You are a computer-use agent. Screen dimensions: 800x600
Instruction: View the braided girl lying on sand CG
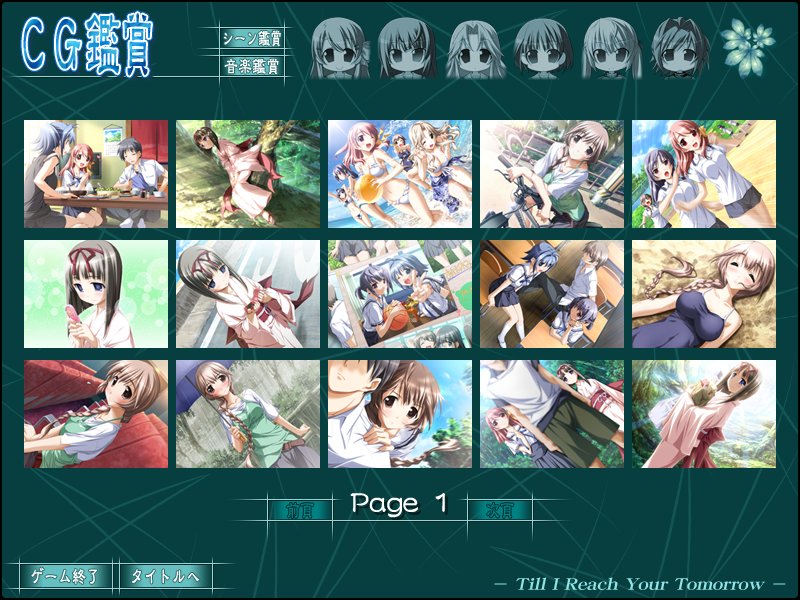point(704,294)
